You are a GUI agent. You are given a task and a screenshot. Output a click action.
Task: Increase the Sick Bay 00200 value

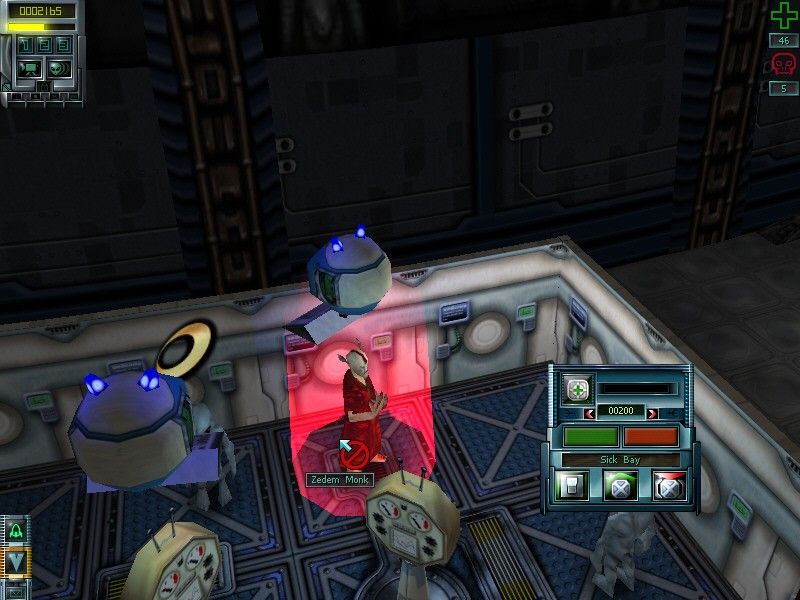[652, 413]
